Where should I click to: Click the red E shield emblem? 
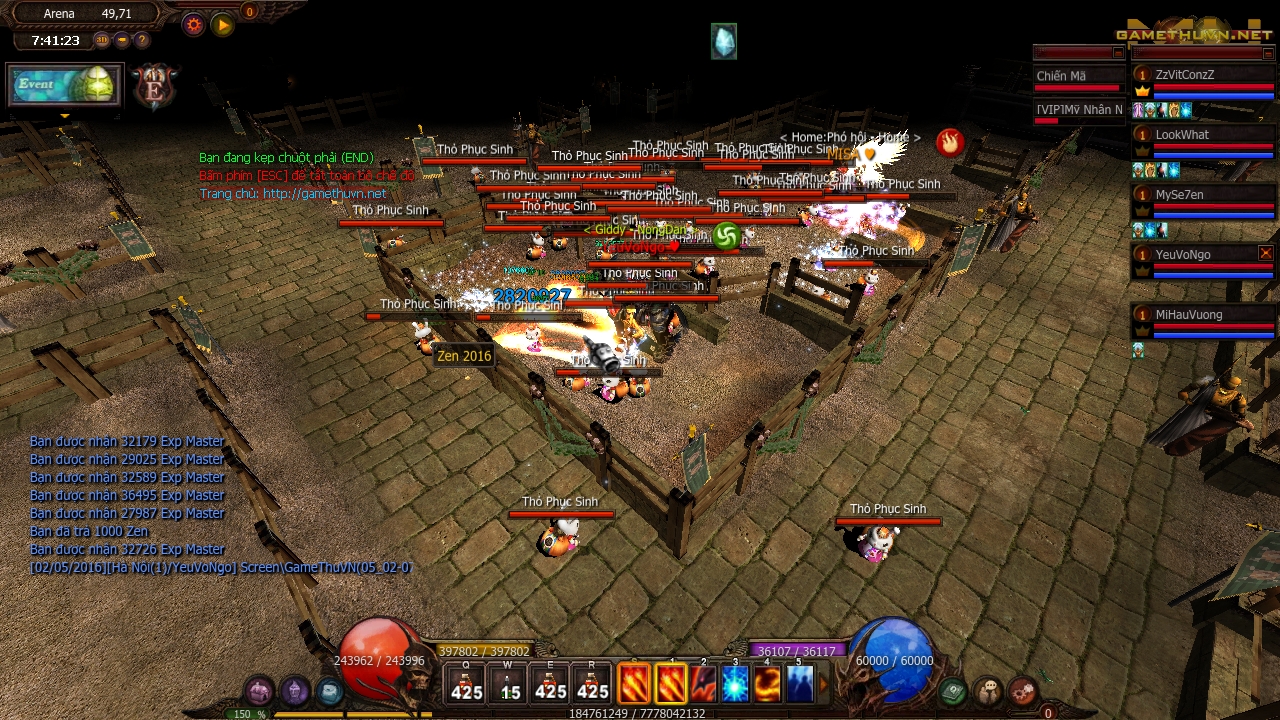155,87
